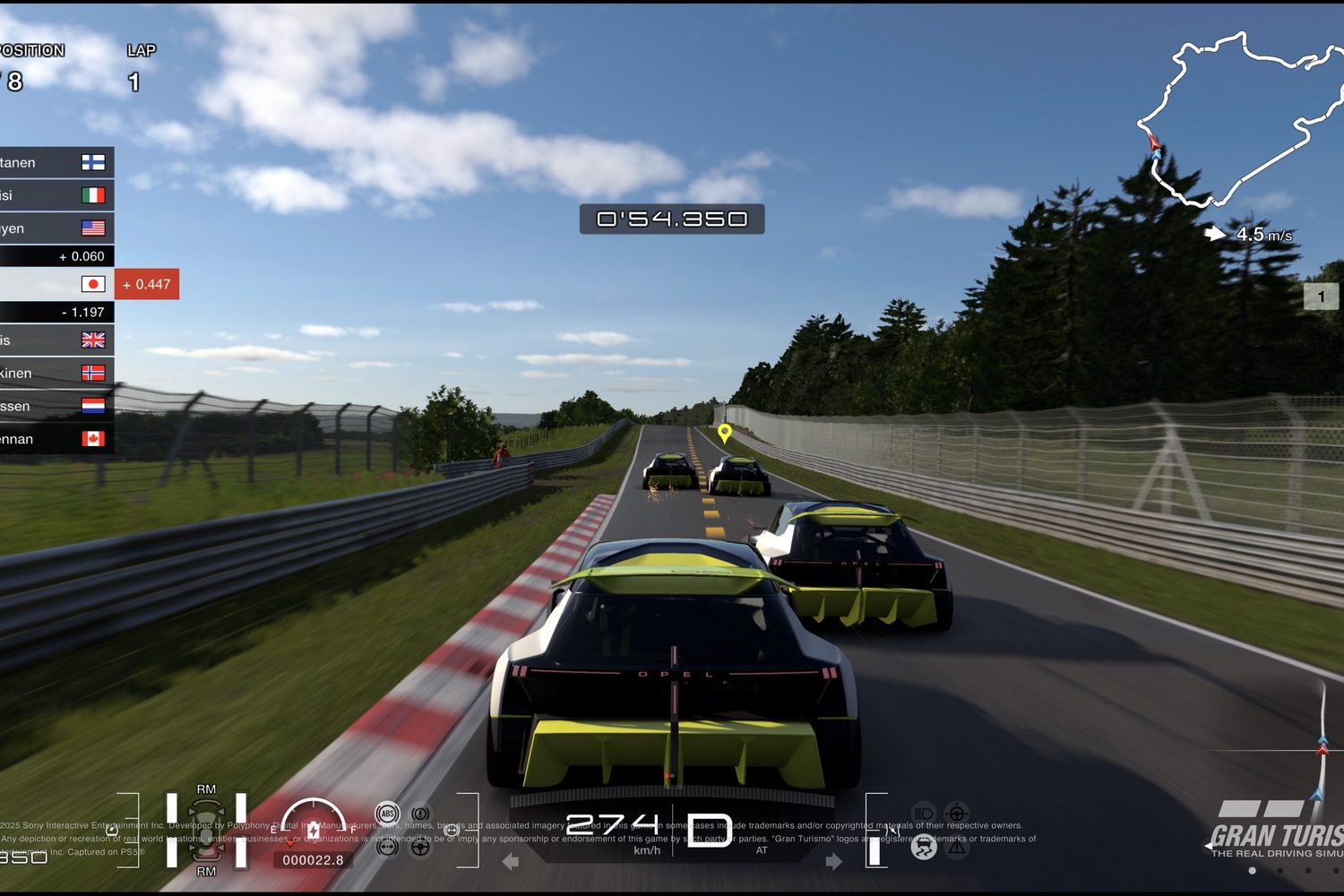Image resolution: width=1344 pixels, height=896 pixels.
Task: Toggle the ABS indicator icon
Action: 387,814
